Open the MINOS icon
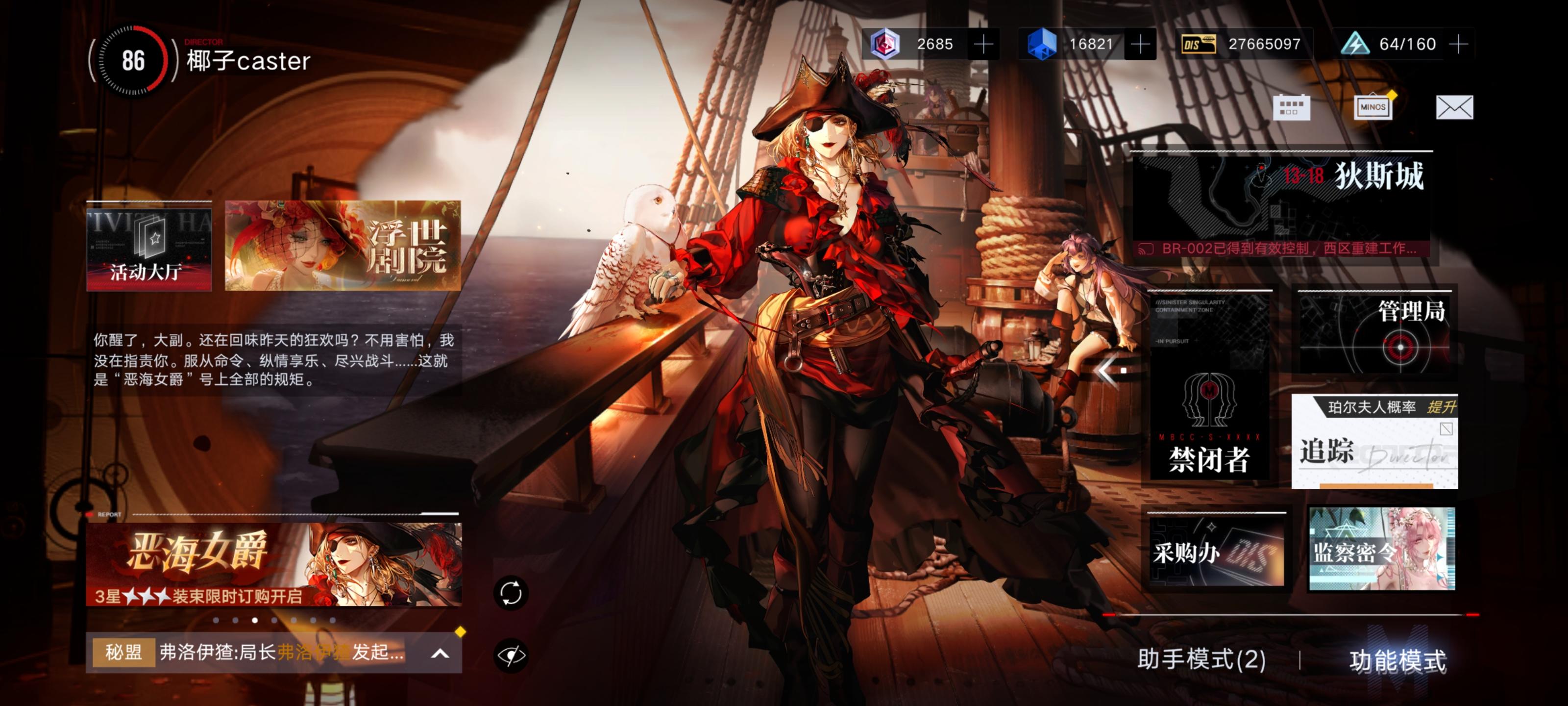 pos(1372,108)
